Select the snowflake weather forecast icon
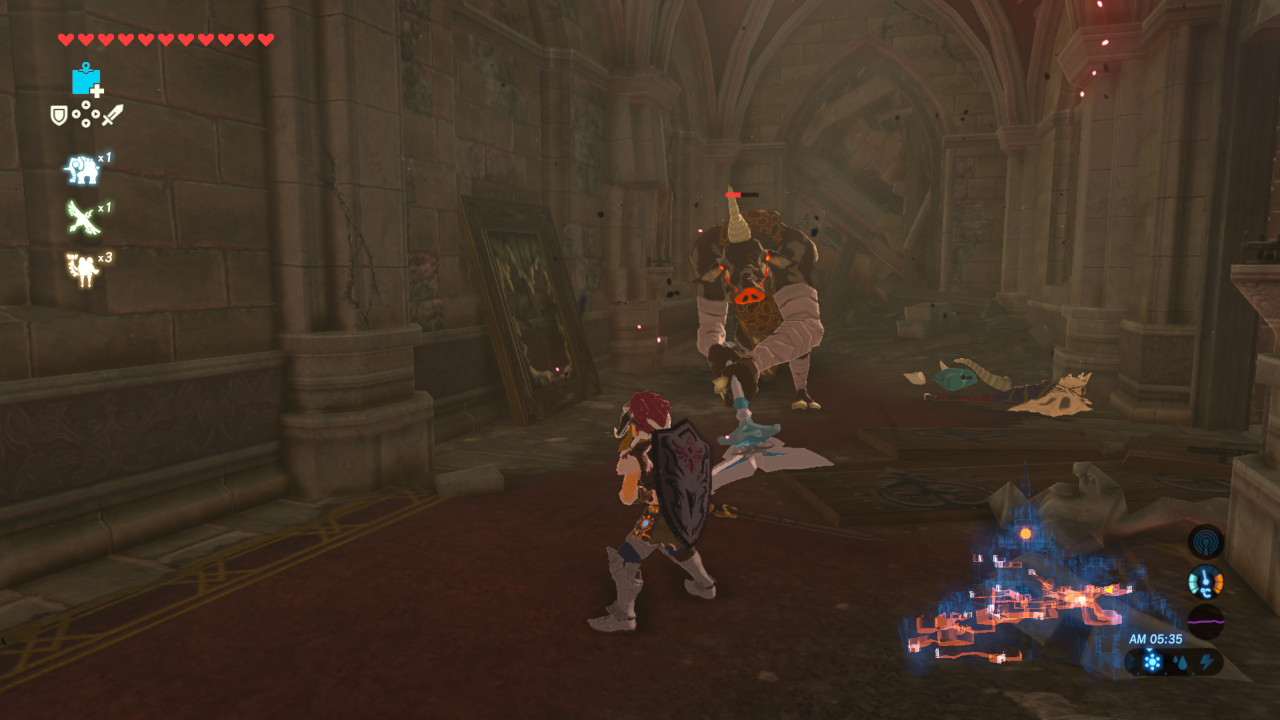 point(1152,661)
